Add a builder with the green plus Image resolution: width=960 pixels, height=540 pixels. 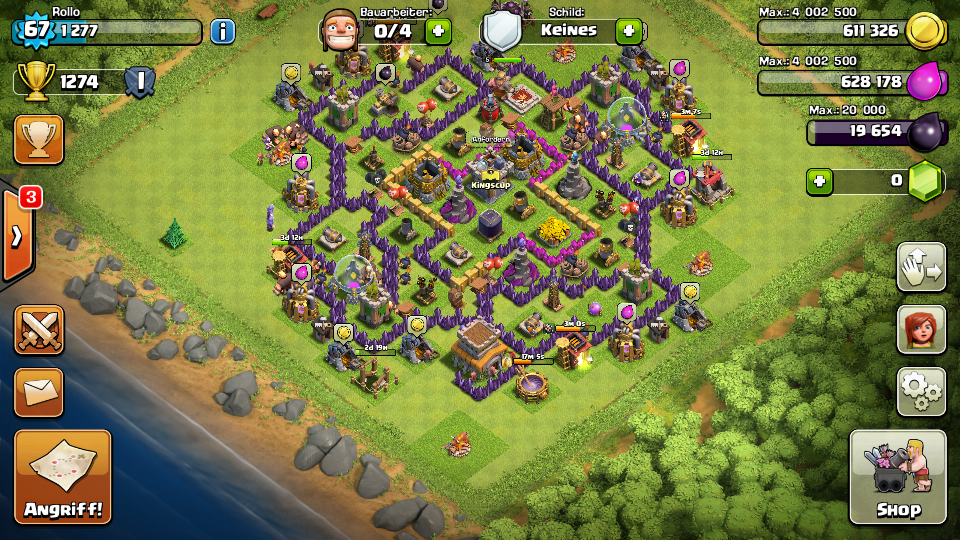coord(438,31)
